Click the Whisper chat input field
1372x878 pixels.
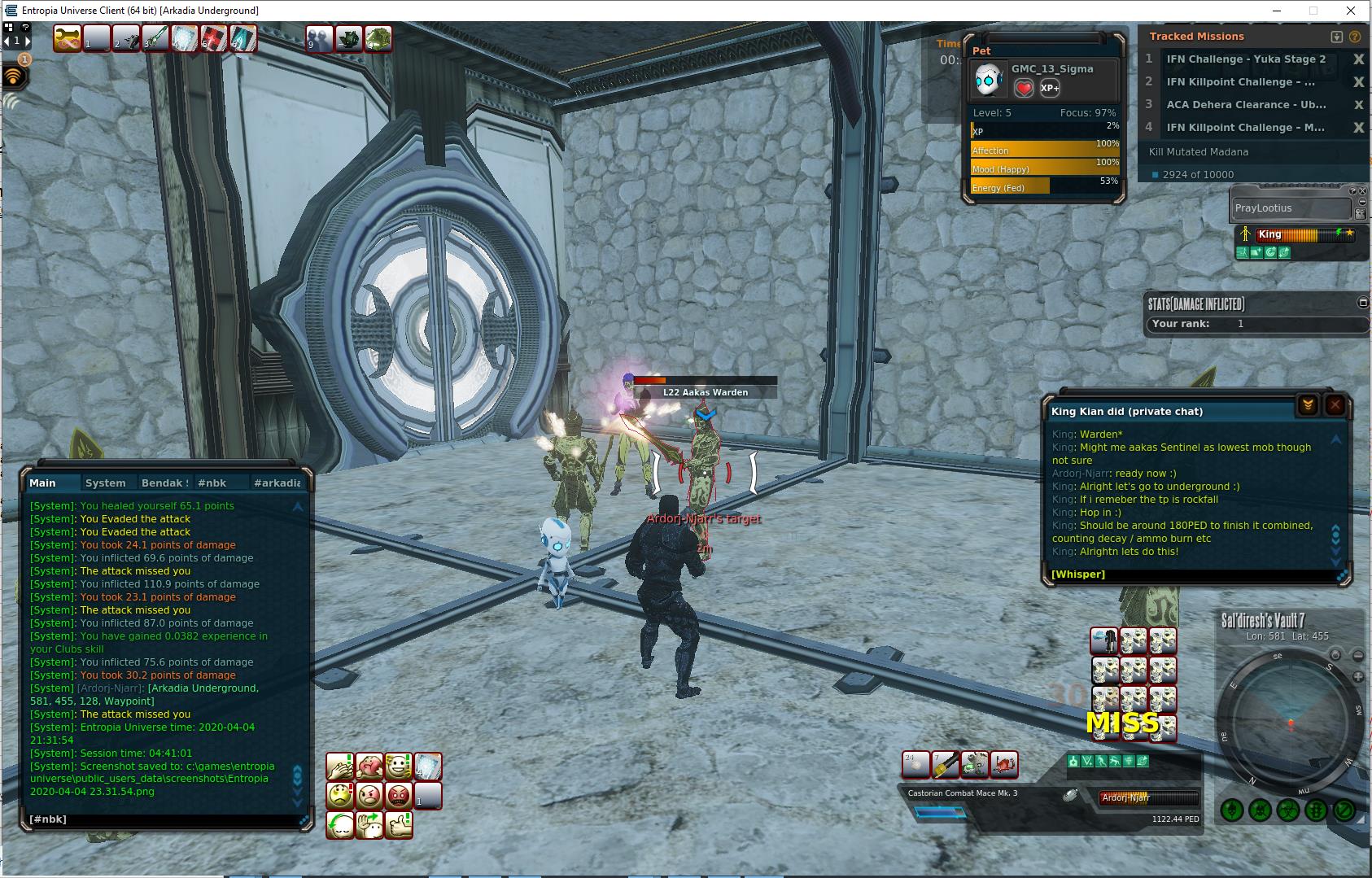1188,574
